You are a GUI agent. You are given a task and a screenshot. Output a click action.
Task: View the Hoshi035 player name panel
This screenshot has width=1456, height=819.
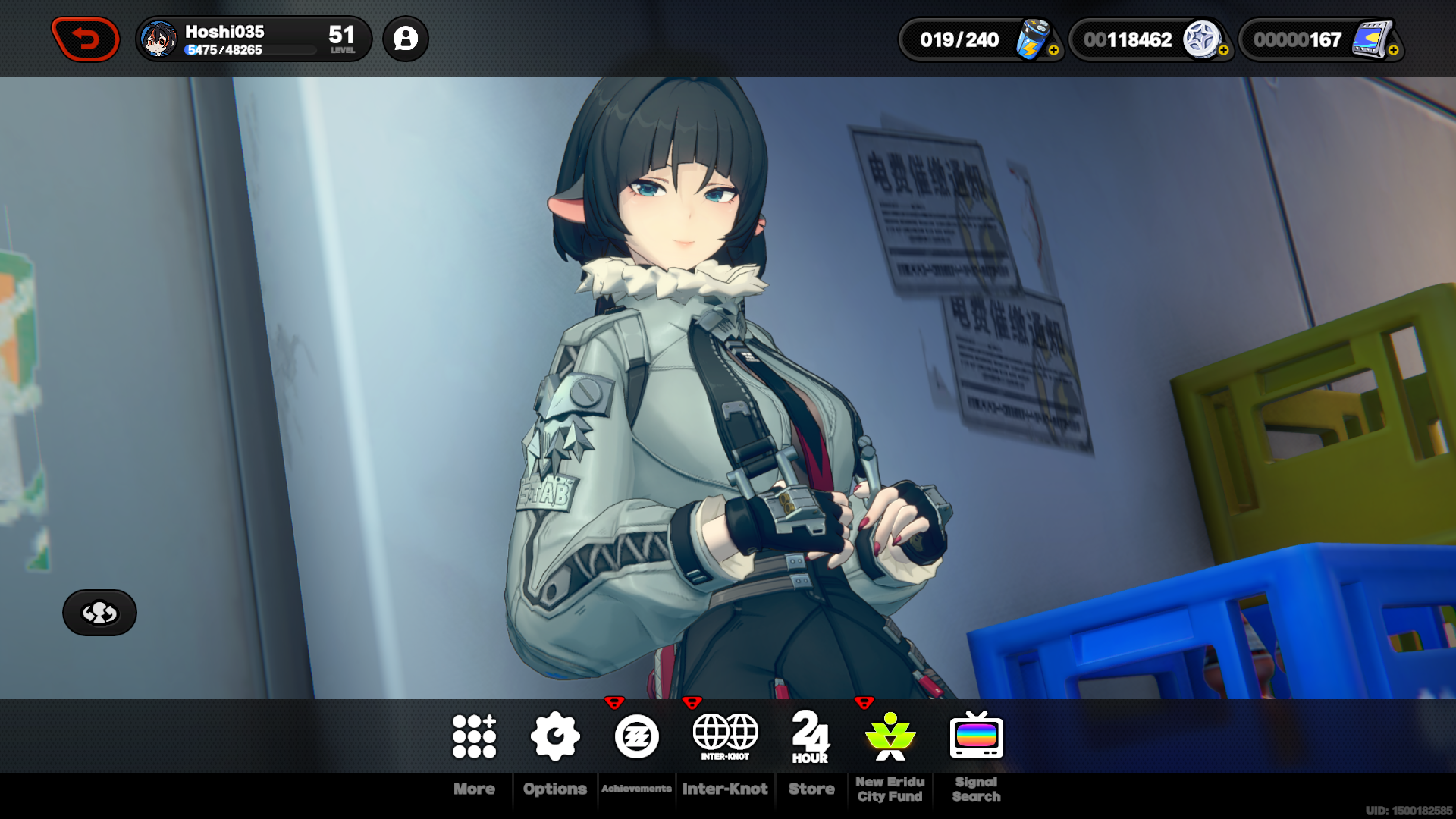click(x=224, y=32)
